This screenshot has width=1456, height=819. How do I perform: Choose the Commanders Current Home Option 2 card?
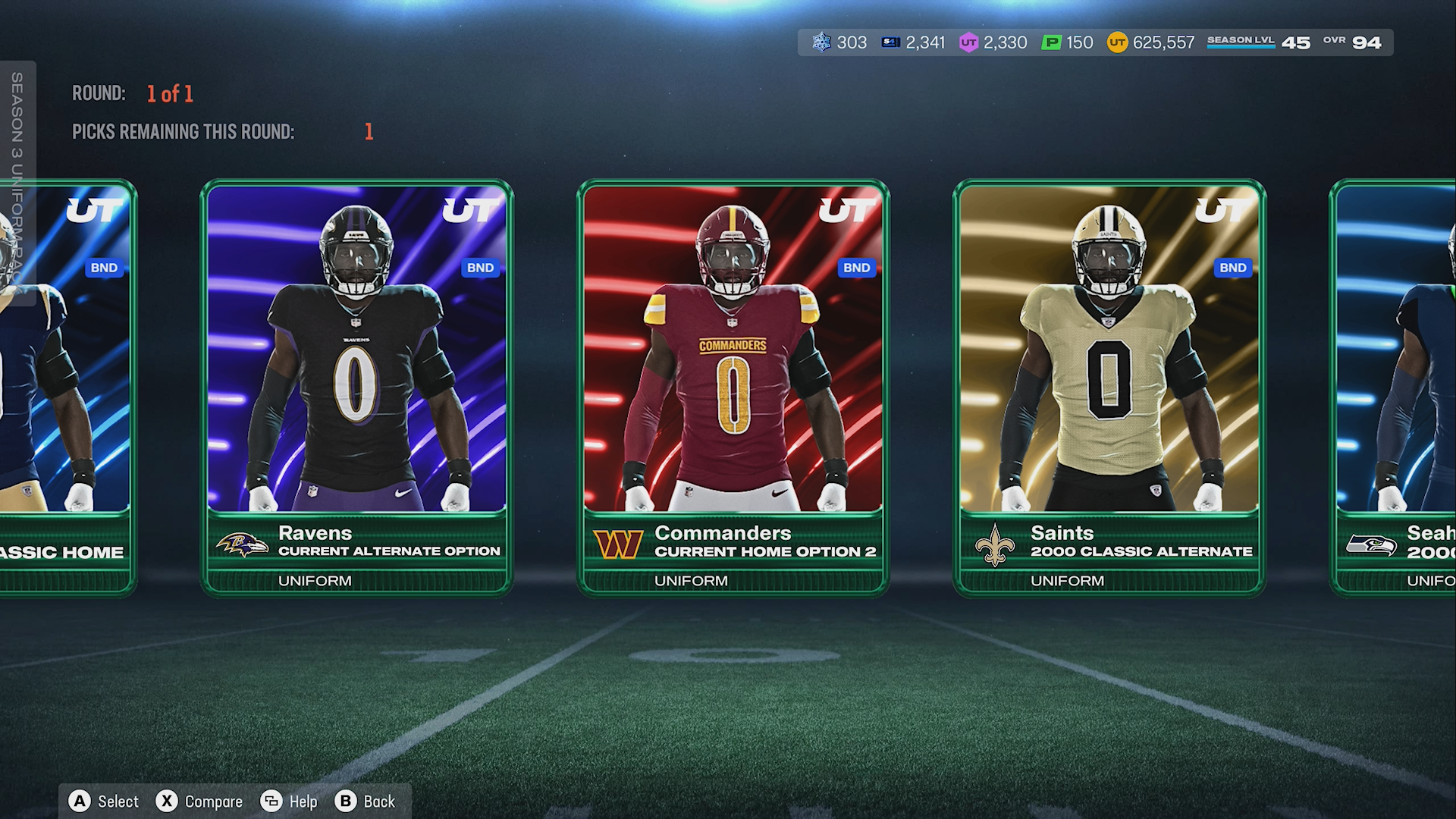pyautogui.click(x=733, y=387)
